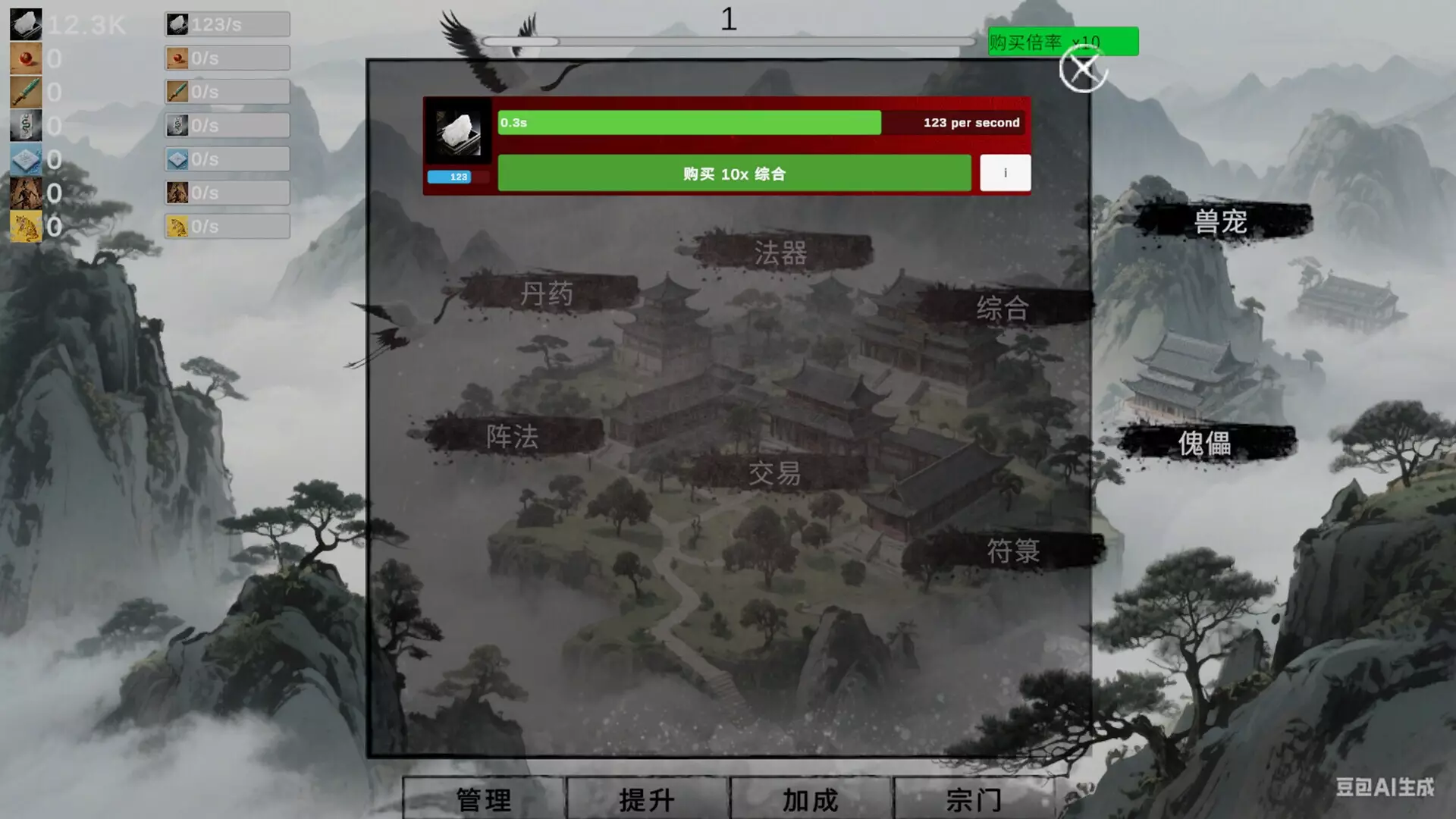Select the yellow tiger pet icon
This screenshot has height=819, width=1456.
point(25,226)
